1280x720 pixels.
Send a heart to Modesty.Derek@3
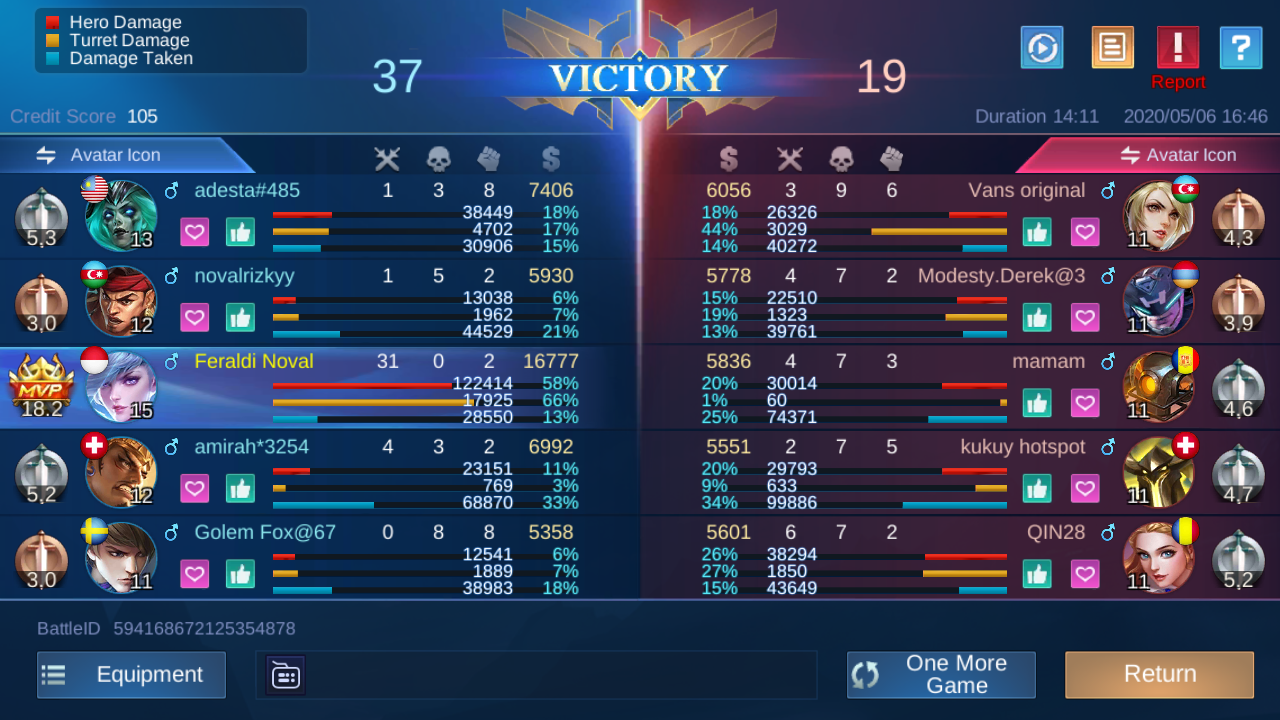1085,317
